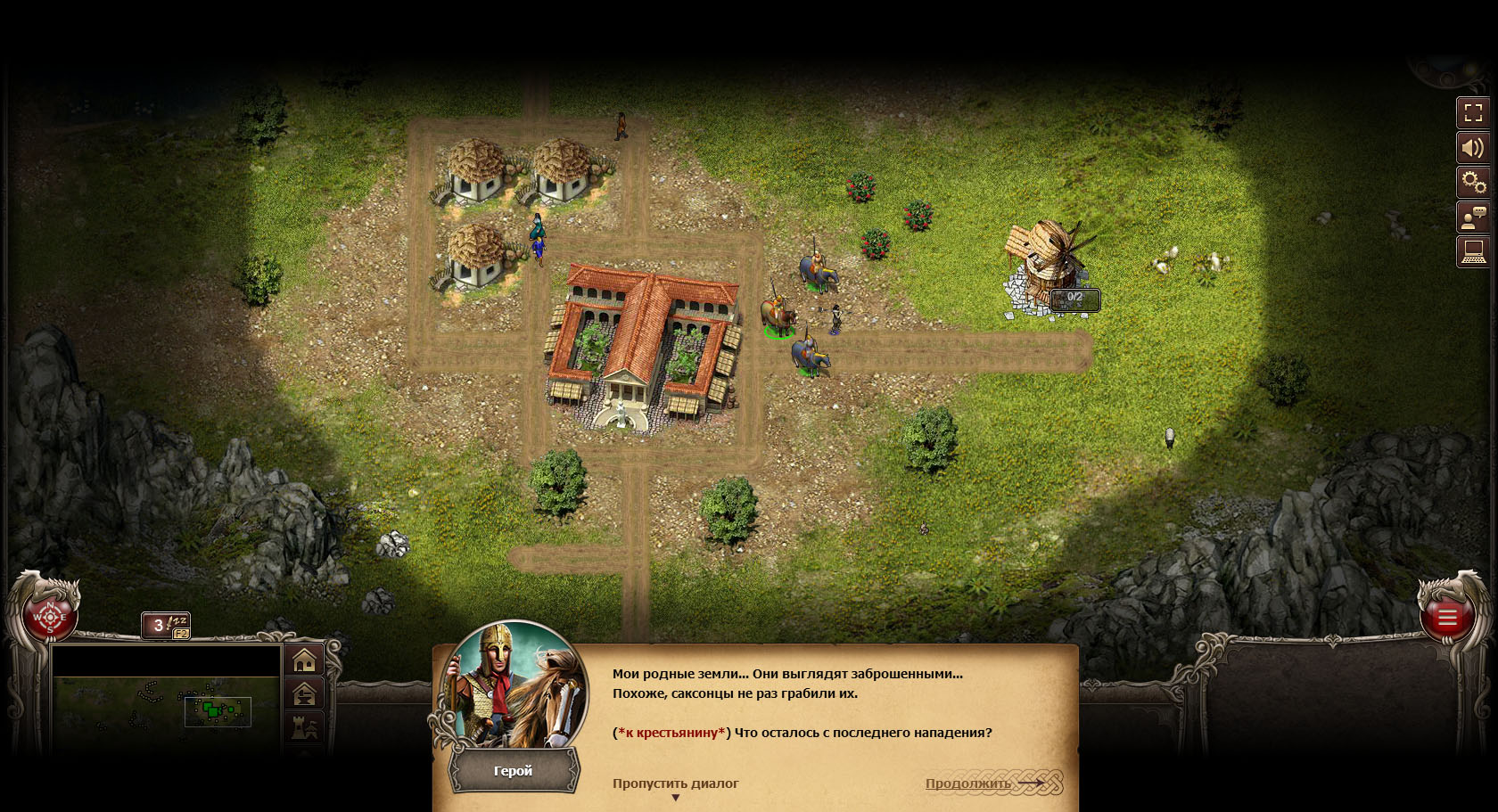This screenshot has width=1498, height=812.
Task: Click the computer icon button
Action: coord(1473,252)
